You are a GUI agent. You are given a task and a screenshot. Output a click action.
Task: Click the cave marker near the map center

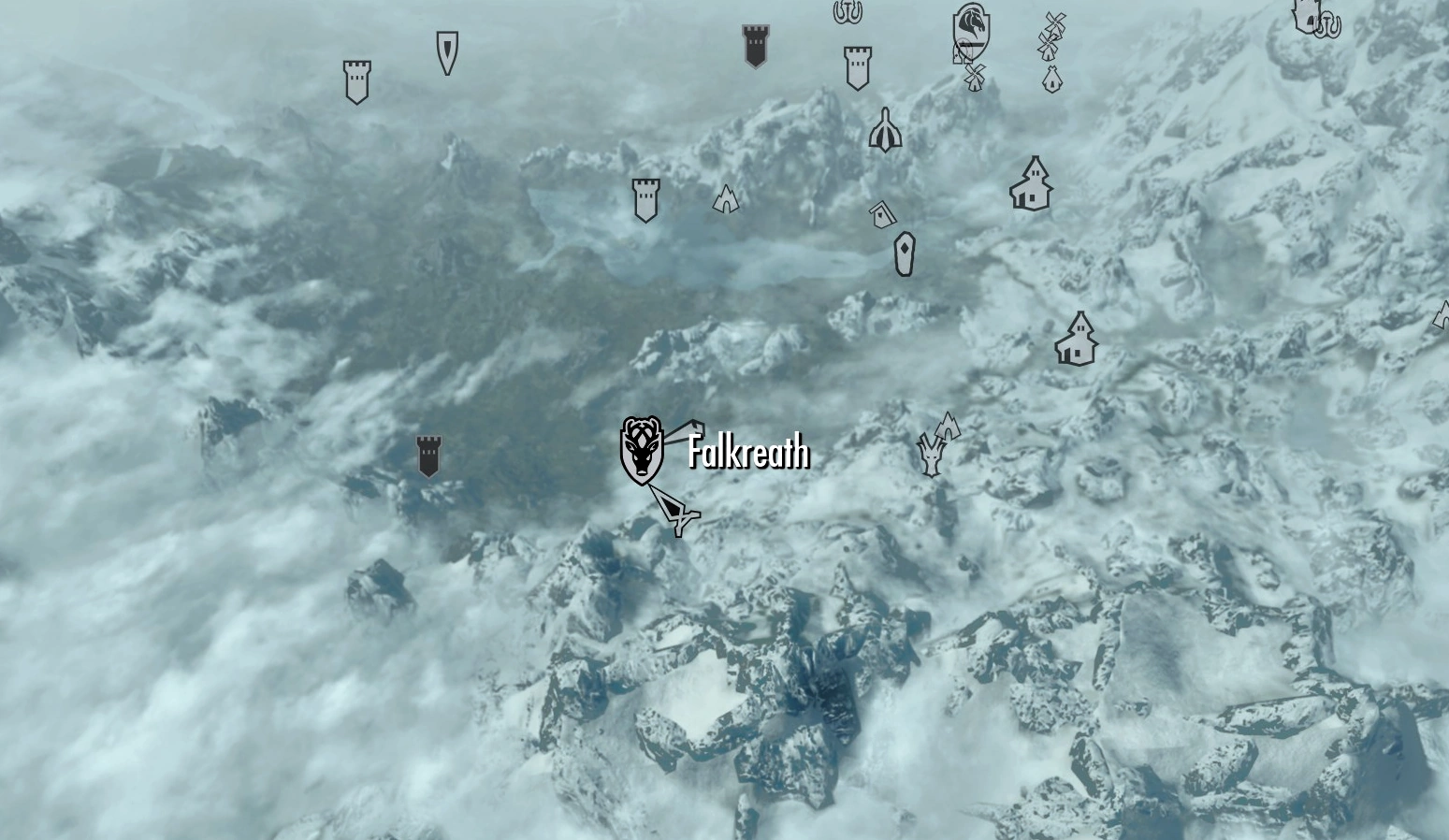point(727,198)
